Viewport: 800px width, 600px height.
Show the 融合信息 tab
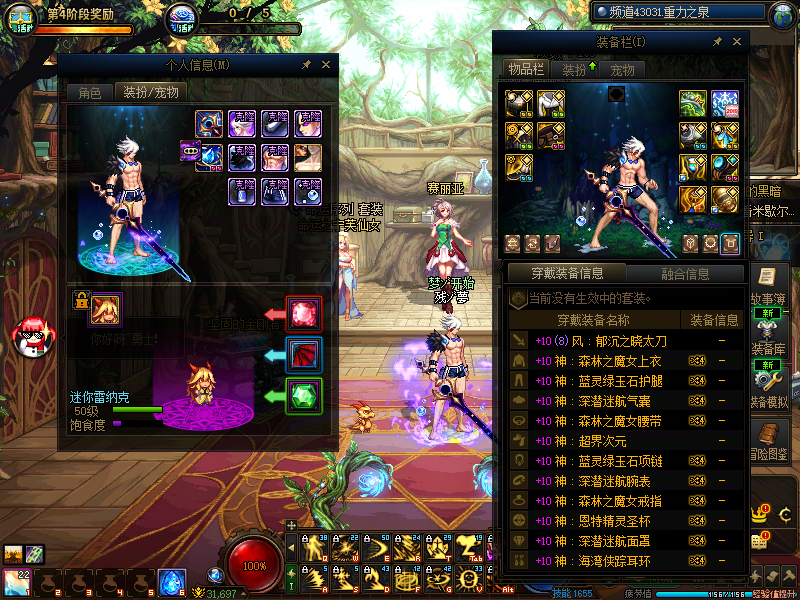click(x=685, y=273)
